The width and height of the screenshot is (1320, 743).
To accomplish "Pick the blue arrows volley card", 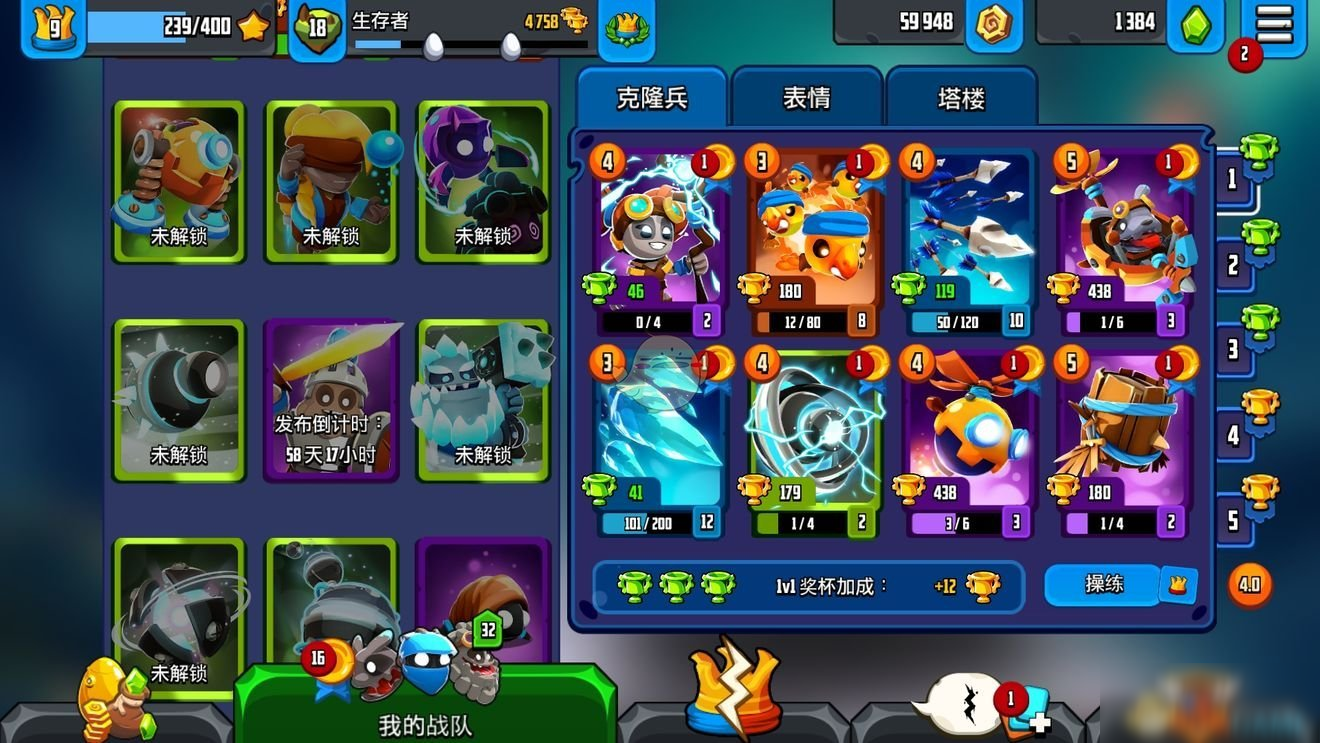I will pyautogui.click(x=969, y=240).
